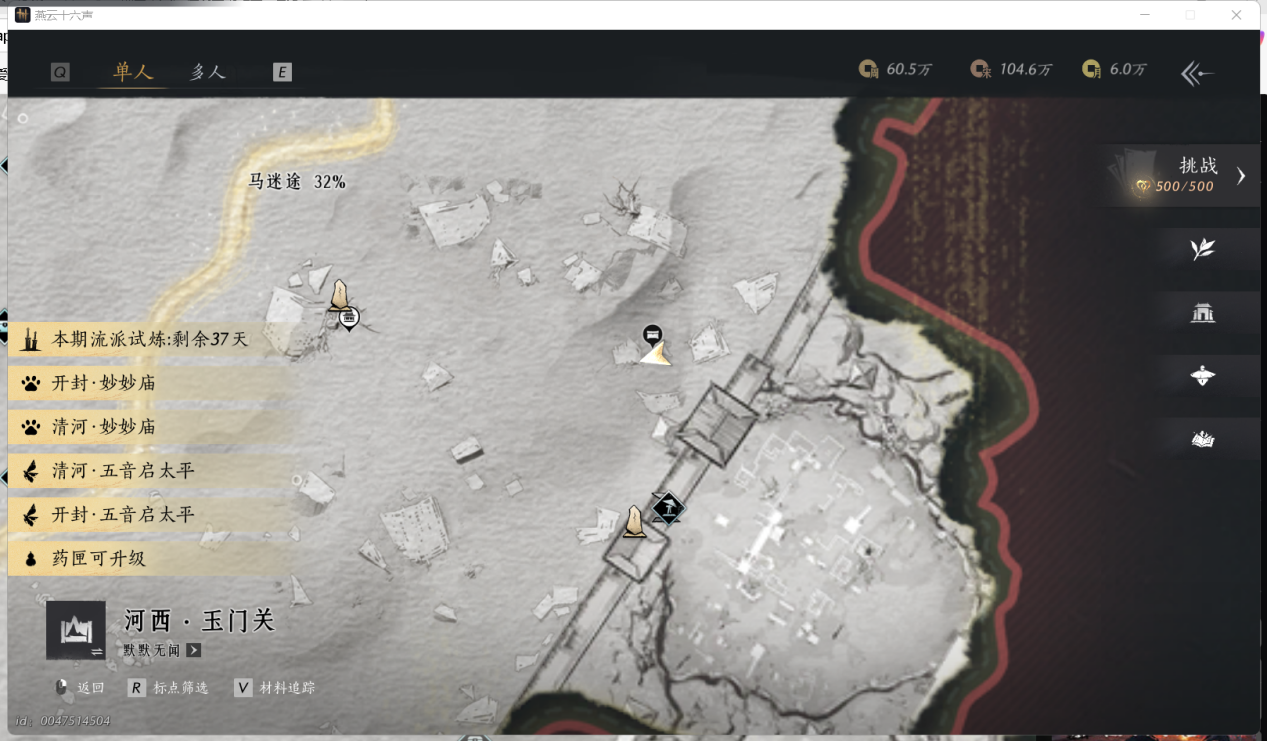Select the leaf sprig icon
This screenshot has width=1267, height=741.
pos(1202,249)
